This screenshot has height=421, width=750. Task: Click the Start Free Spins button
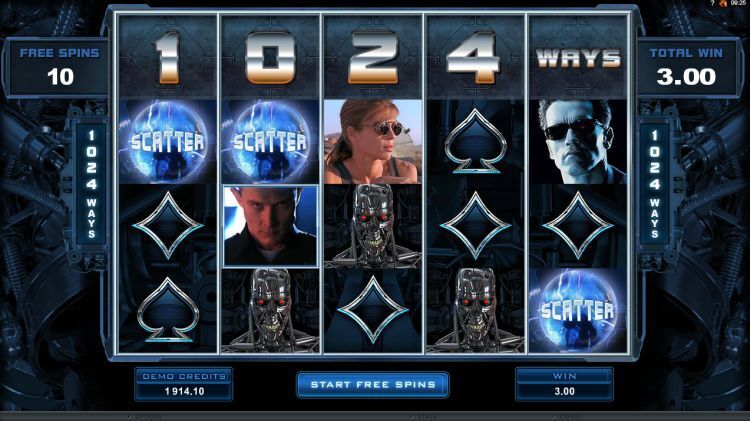point(372,384)
